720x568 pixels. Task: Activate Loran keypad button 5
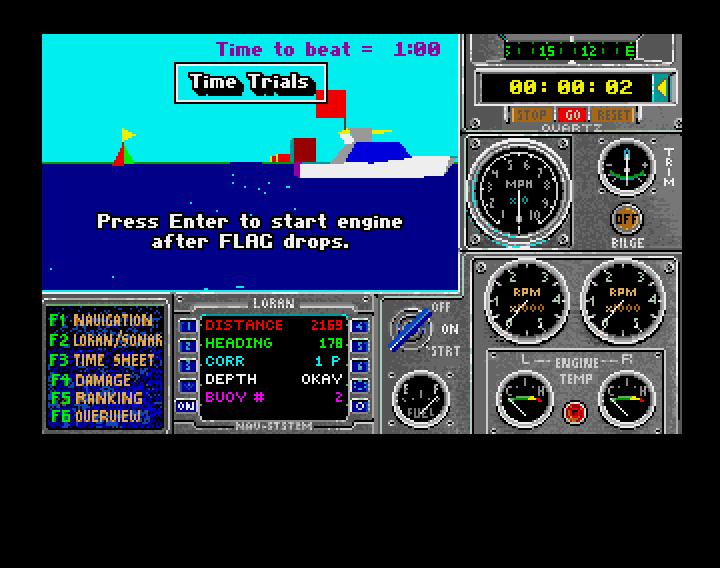[x=360, y=346]
